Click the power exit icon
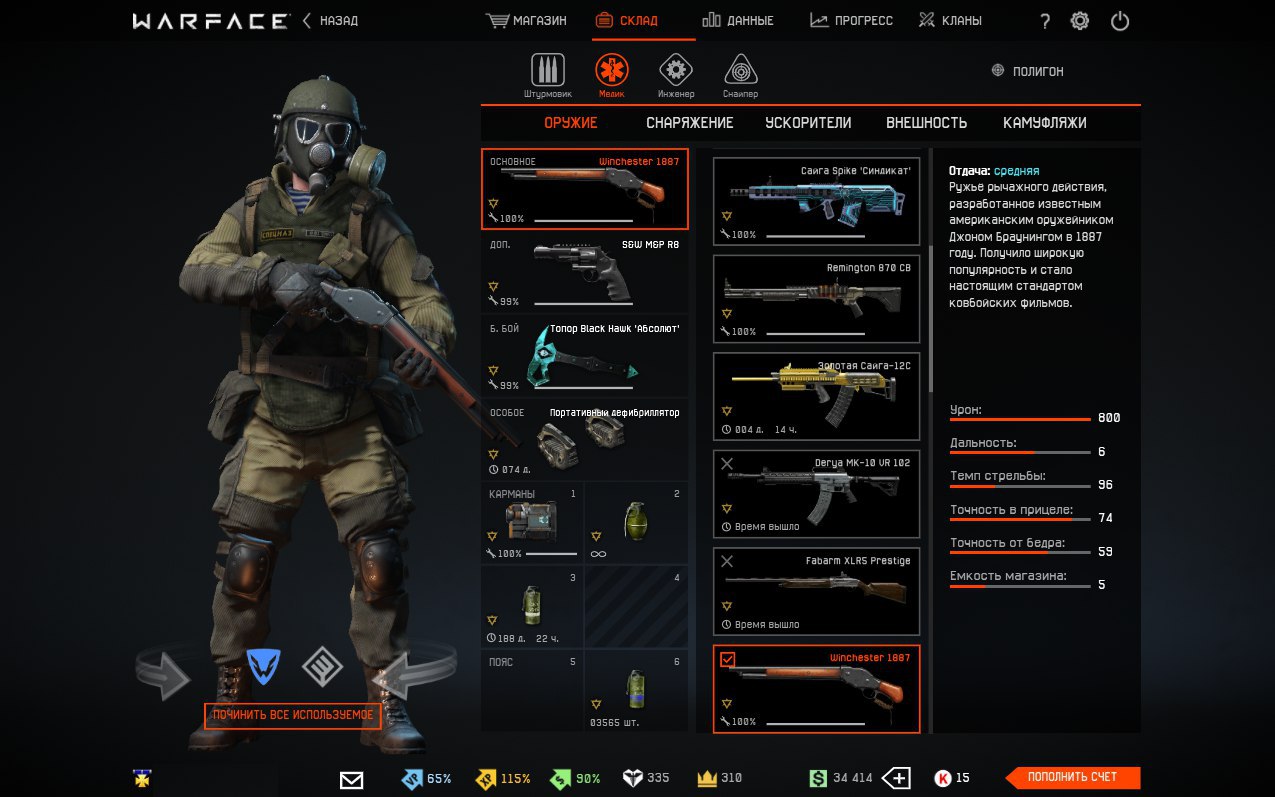This screenshot has height=797, width=1275. pyautogui.click(x=1120, y=21)
